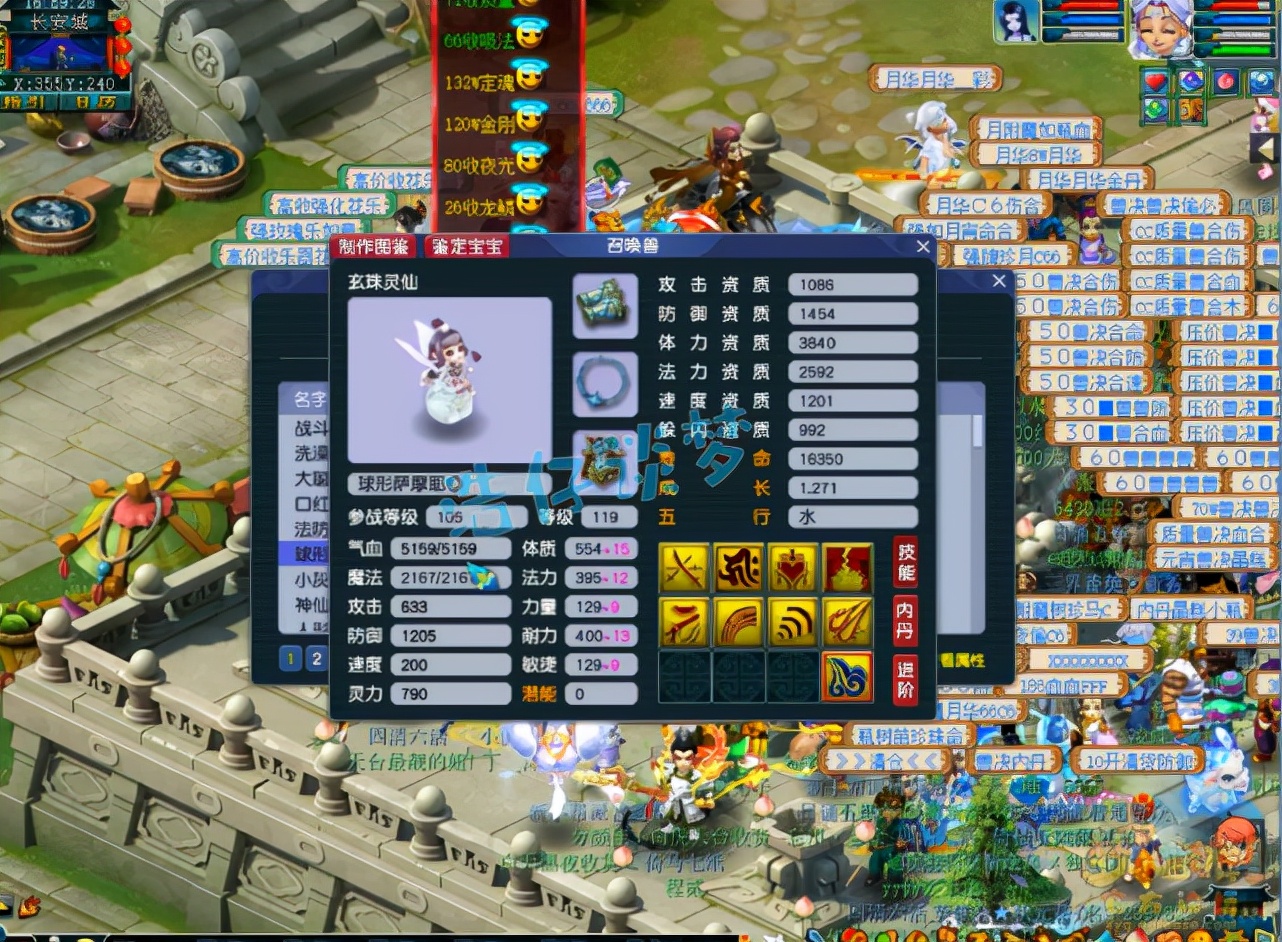The width and height of the screenshot is (1282, 942).
Task: Open the 制作图鉴 tab
Action: click(x=375, y=247)
